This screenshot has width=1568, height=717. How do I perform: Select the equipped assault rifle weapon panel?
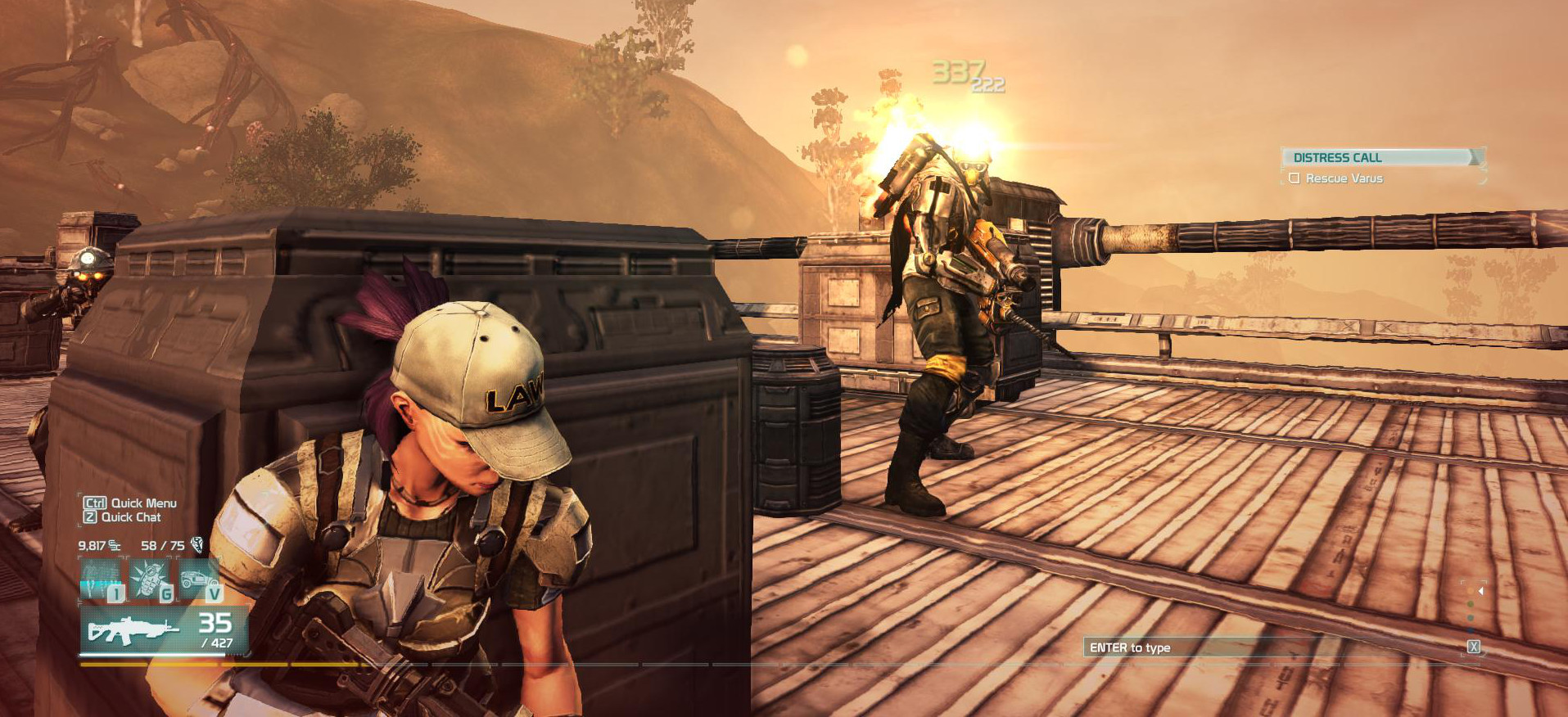[x=164, y=630]
